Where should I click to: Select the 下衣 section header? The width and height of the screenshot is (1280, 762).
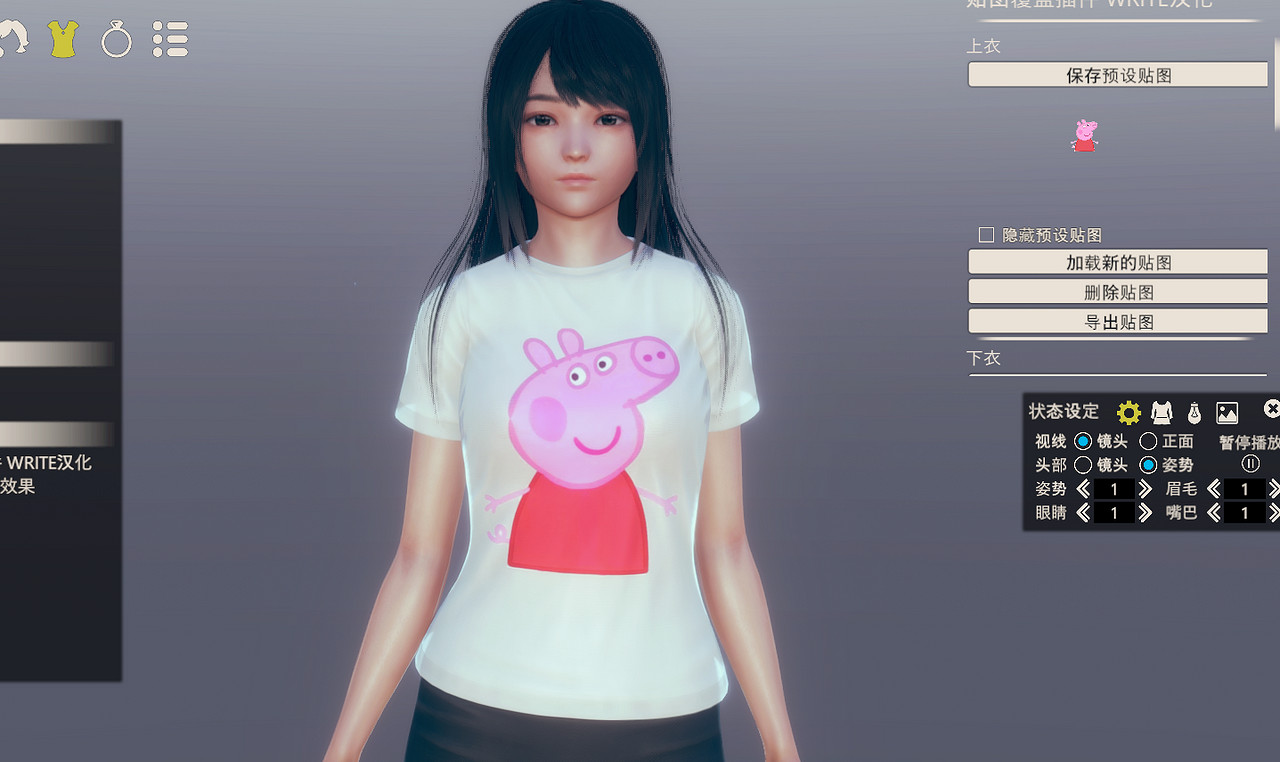(985, 357)
